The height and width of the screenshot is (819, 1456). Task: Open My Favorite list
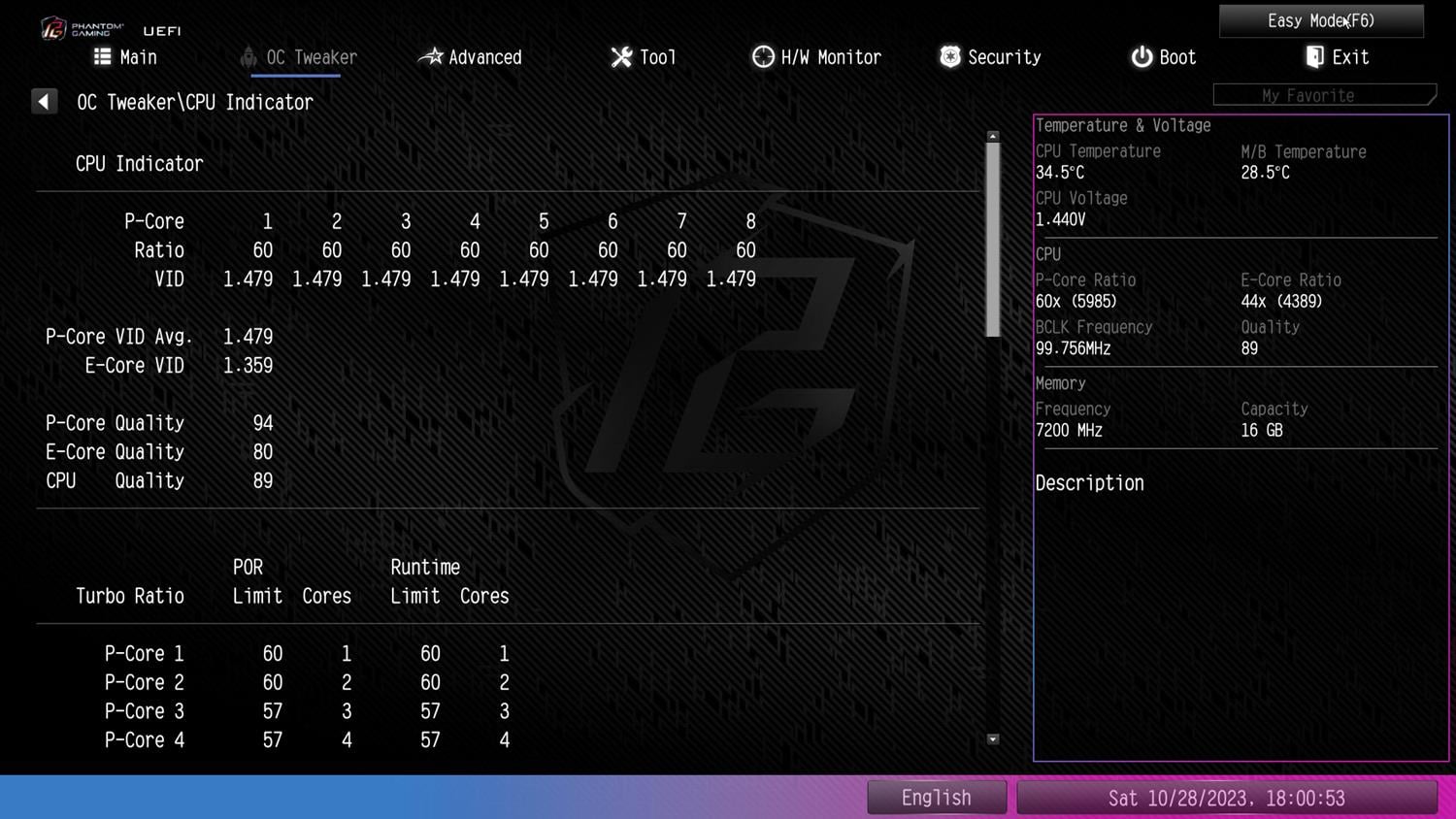(1324, 95)
